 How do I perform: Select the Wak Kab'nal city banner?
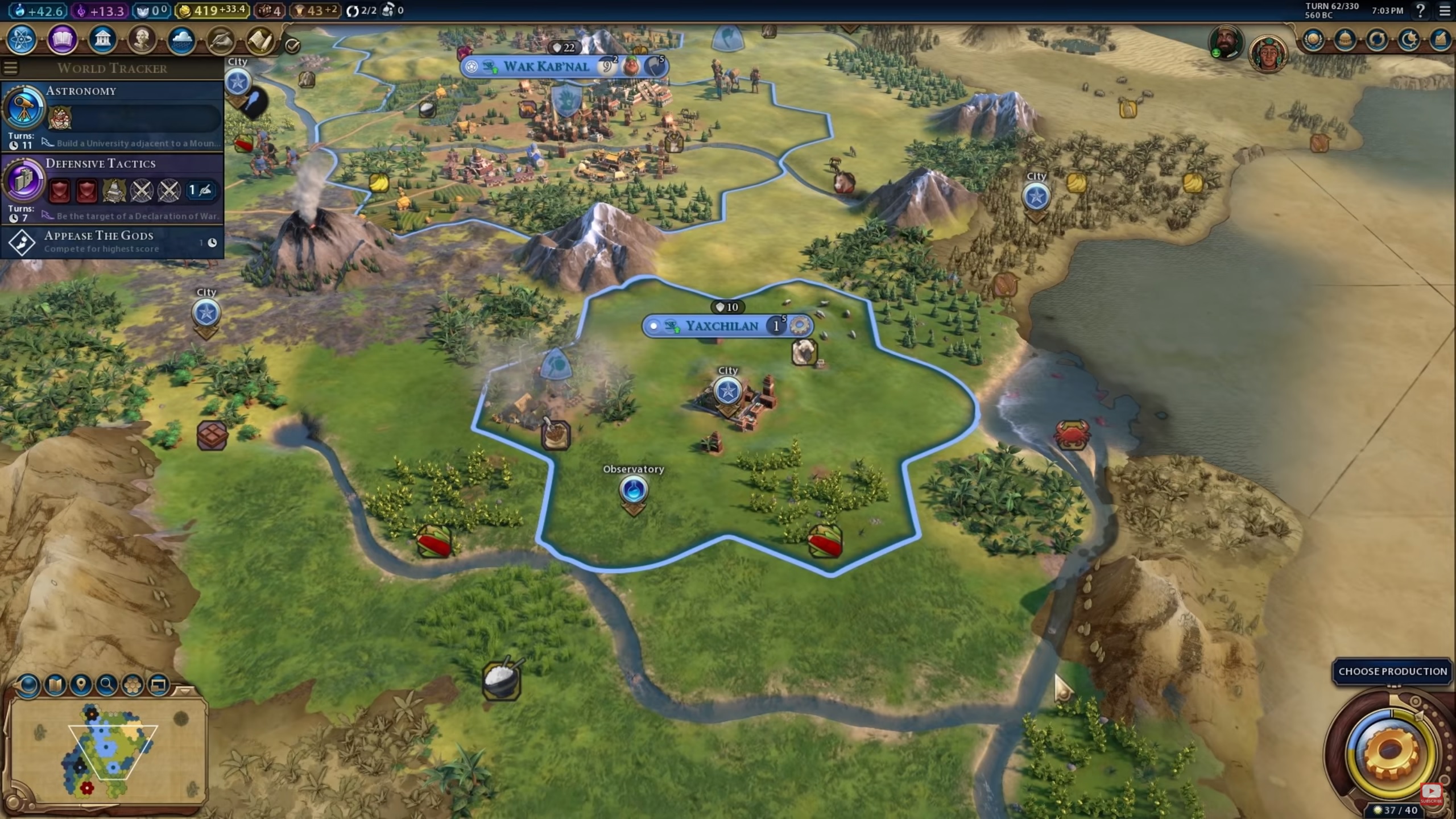click(x=546, y=67)
